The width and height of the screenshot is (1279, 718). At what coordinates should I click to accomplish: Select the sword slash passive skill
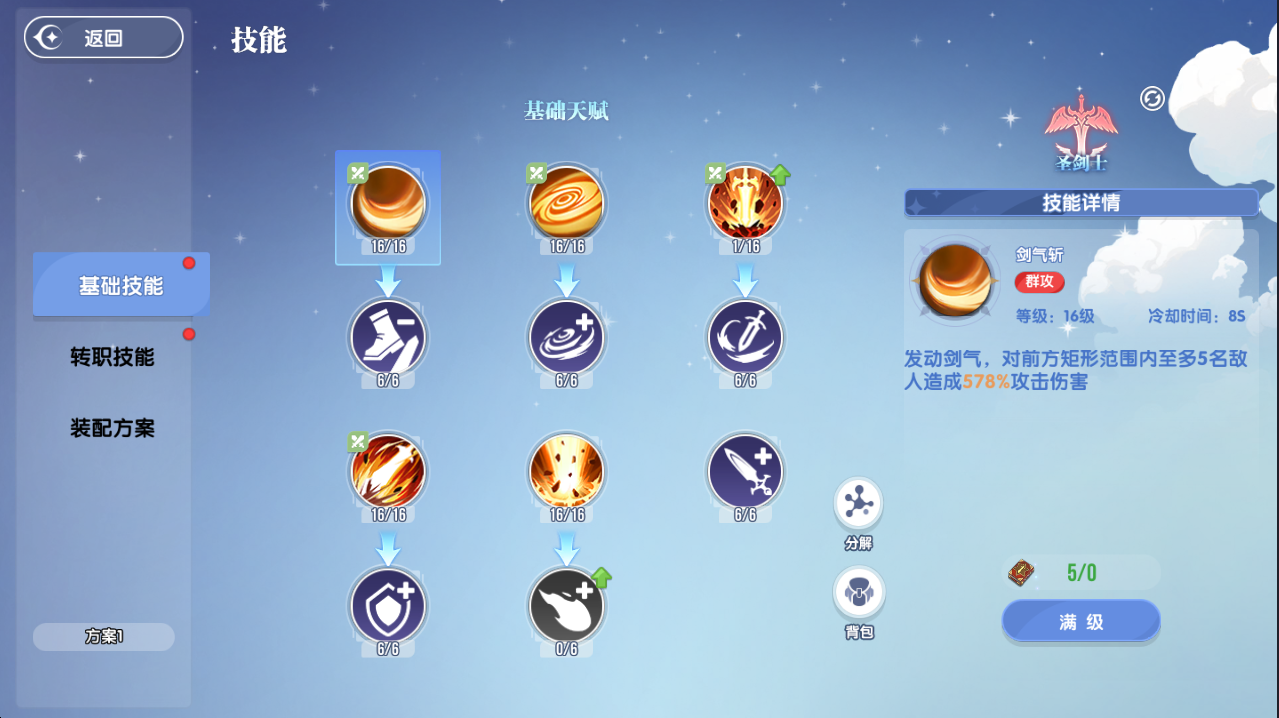pyautogui.click(x=746, y=338)
